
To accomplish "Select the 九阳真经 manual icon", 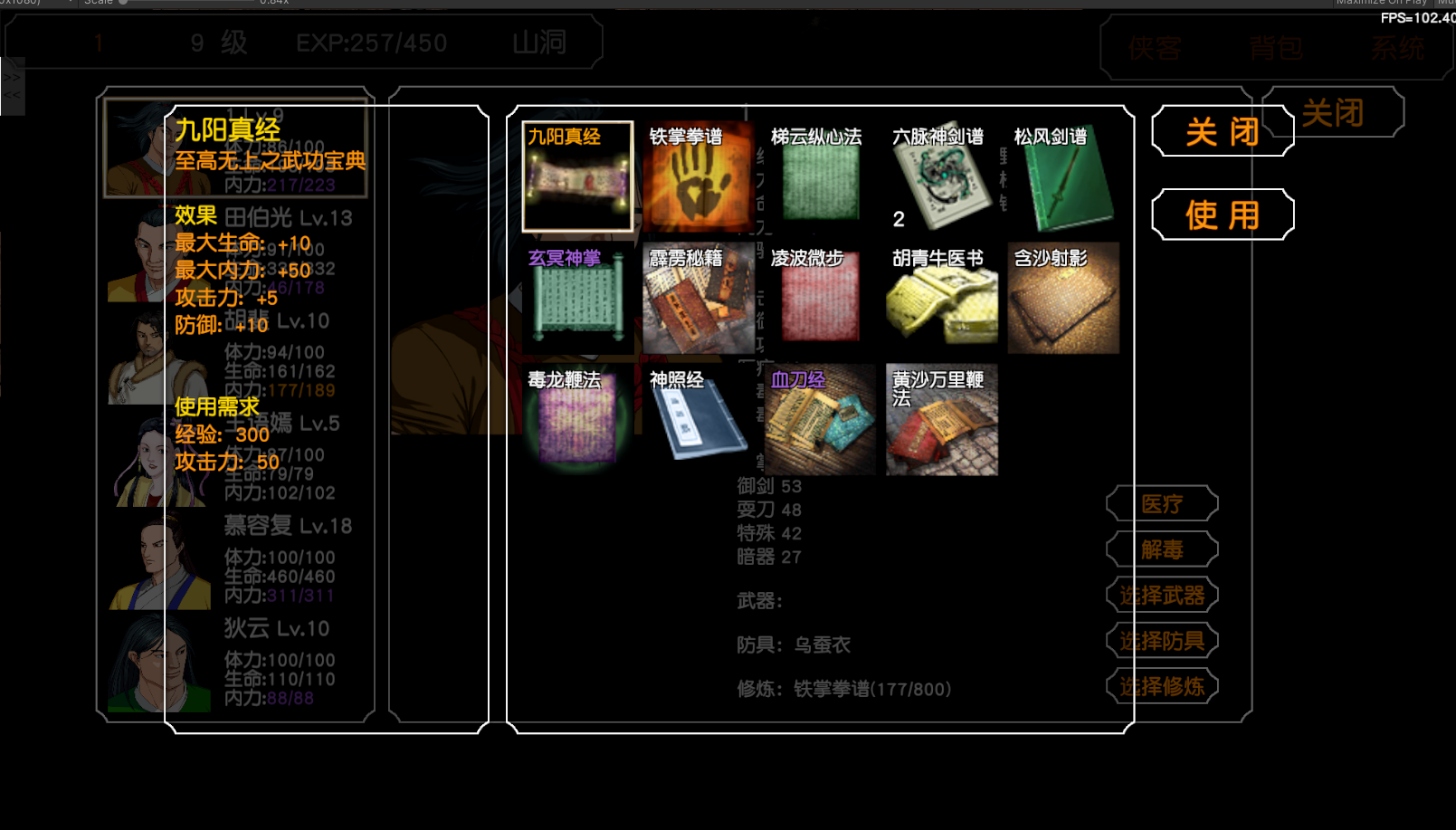I will tap(577, 178).
